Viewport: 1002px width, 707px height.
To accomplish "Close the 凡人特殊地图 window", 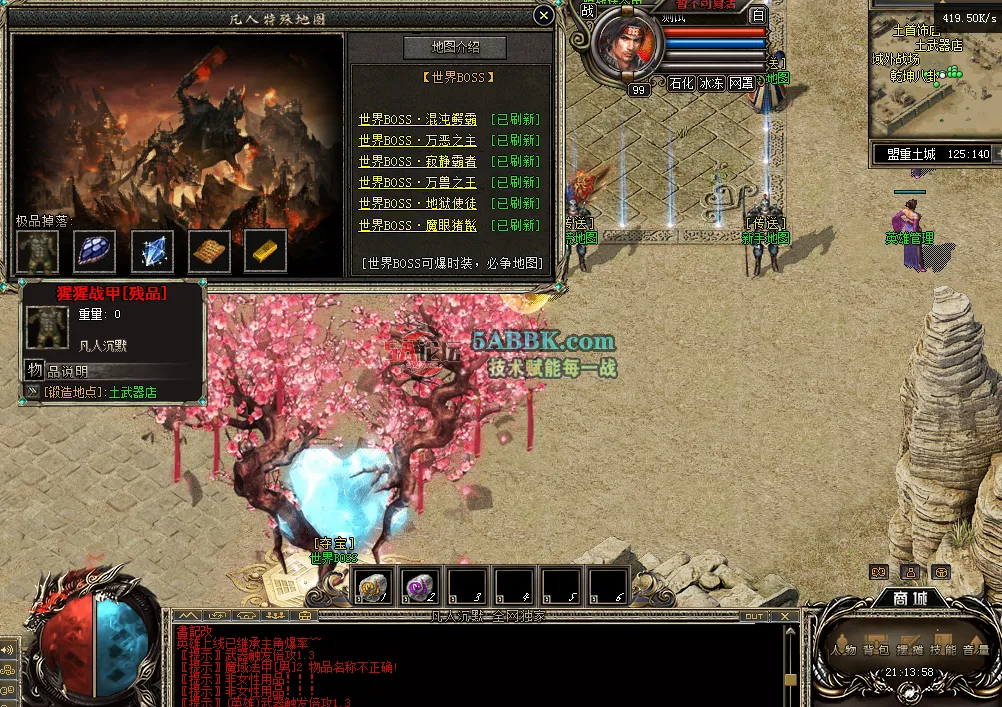I will point(543,16).
